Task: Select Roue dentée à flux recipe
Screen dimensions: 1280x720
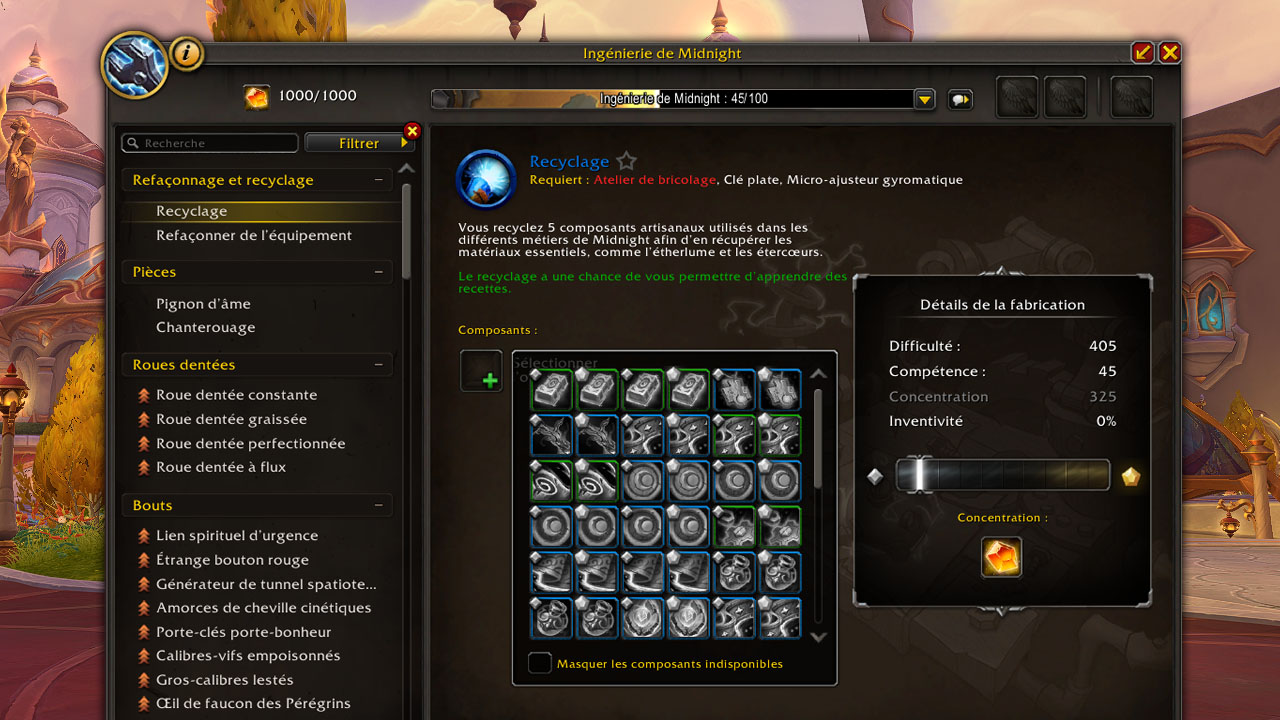Action: coord(221,467)
